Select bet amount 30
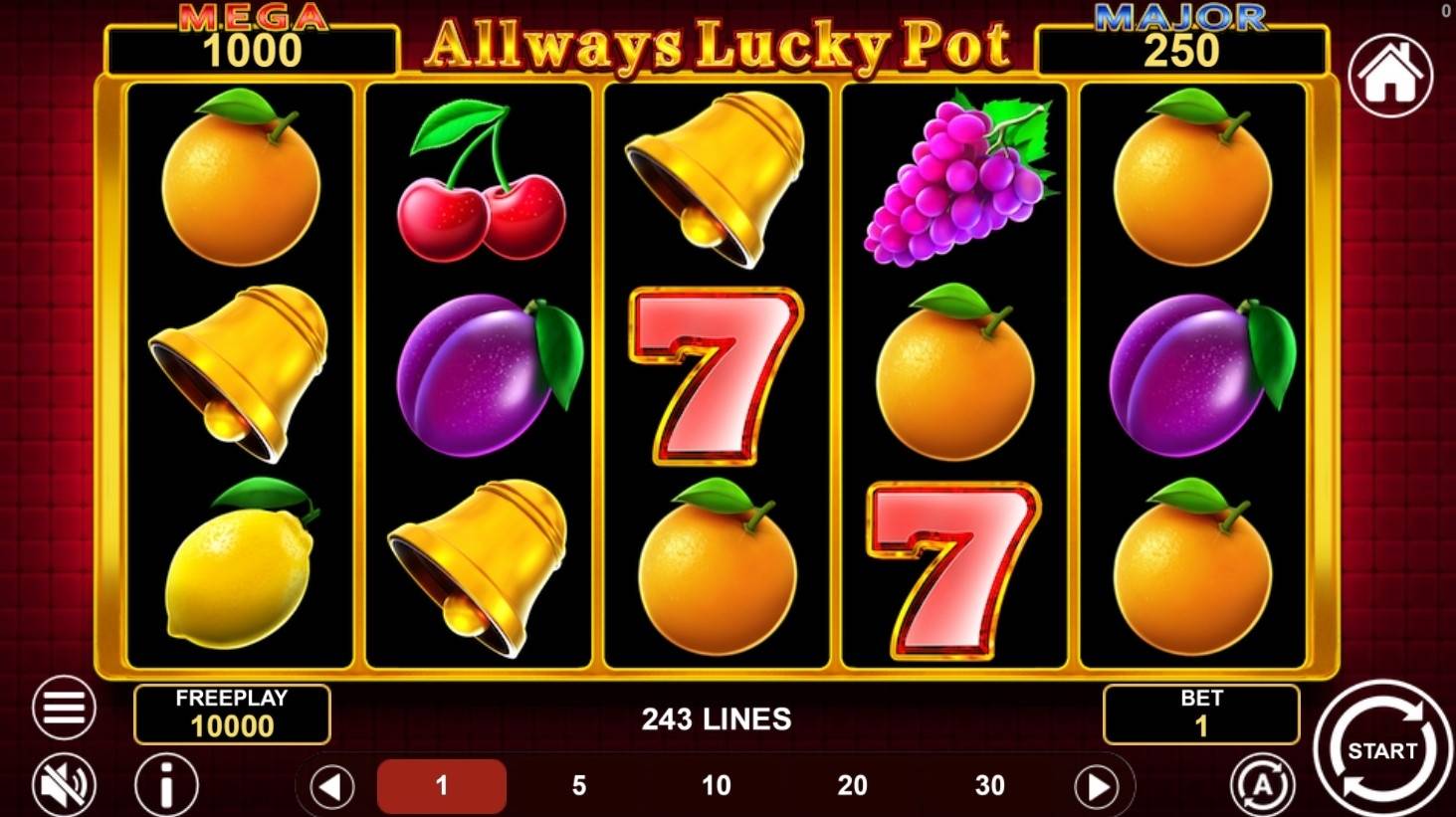Screen dimensions: 1456x817 pos(989,785)
